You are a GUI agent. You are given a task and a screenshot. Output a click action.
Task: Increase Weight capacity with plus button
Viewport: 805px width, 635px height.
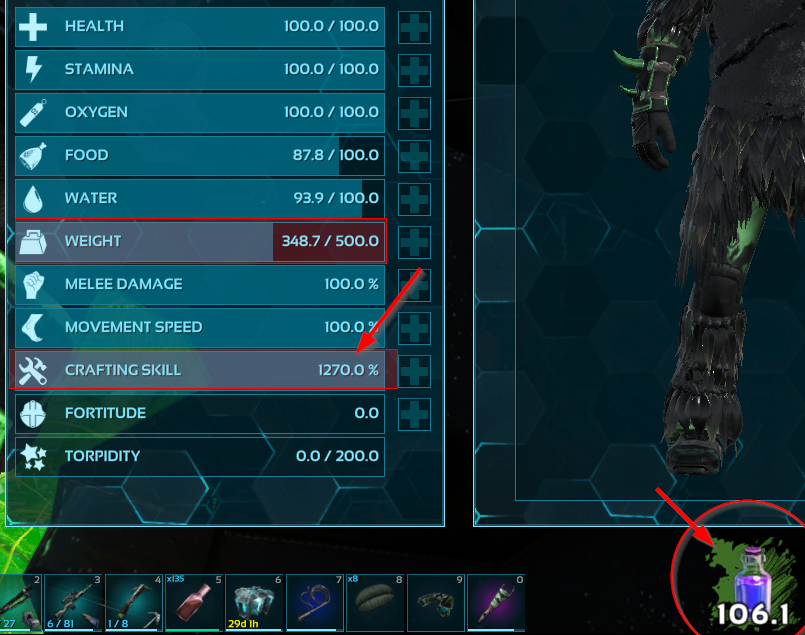(x=414, y=241)
